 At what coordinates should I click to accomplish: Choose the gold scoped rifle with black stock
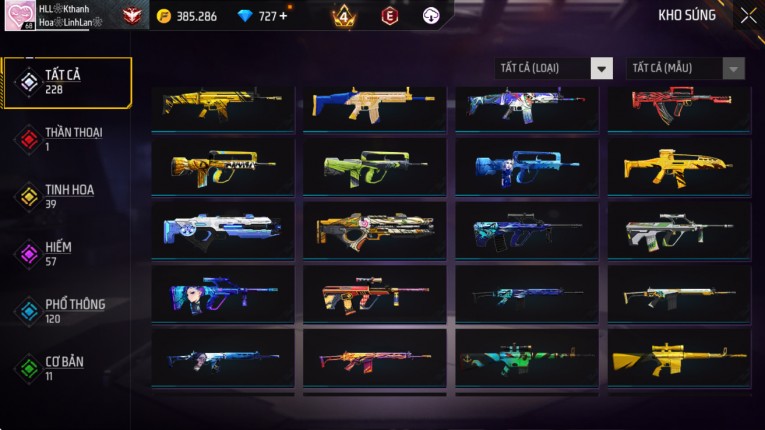tap(679, 358)
